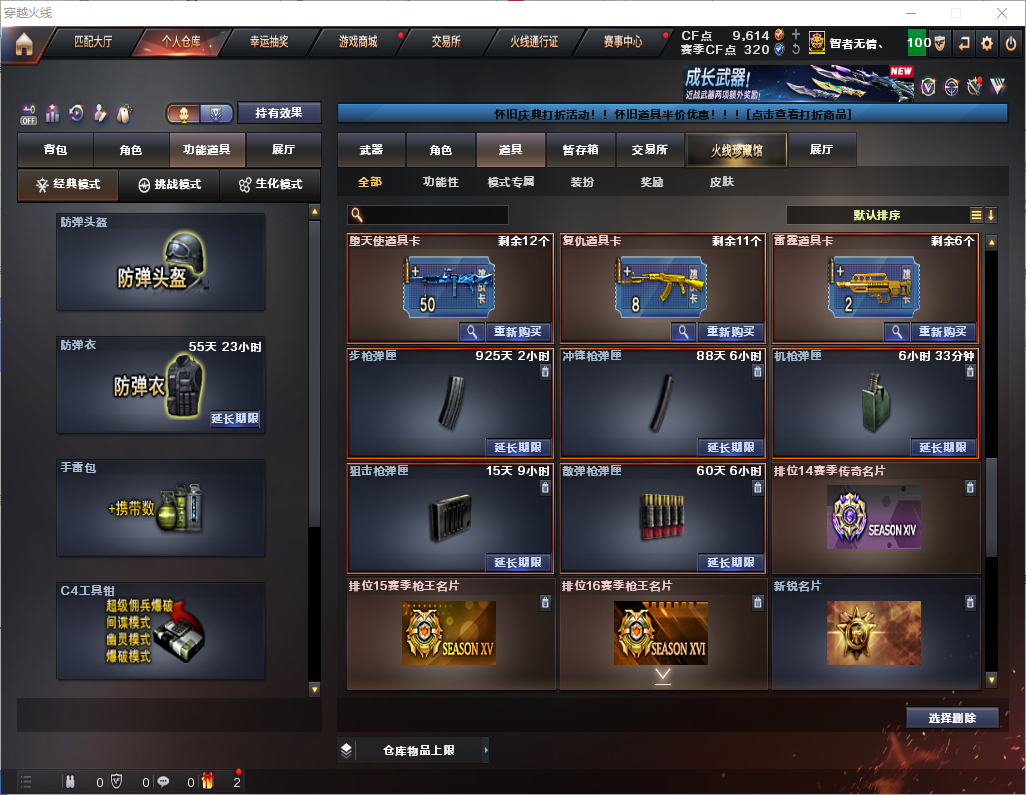
Task: Click the 选择删除 delete button
Action: 952,718
